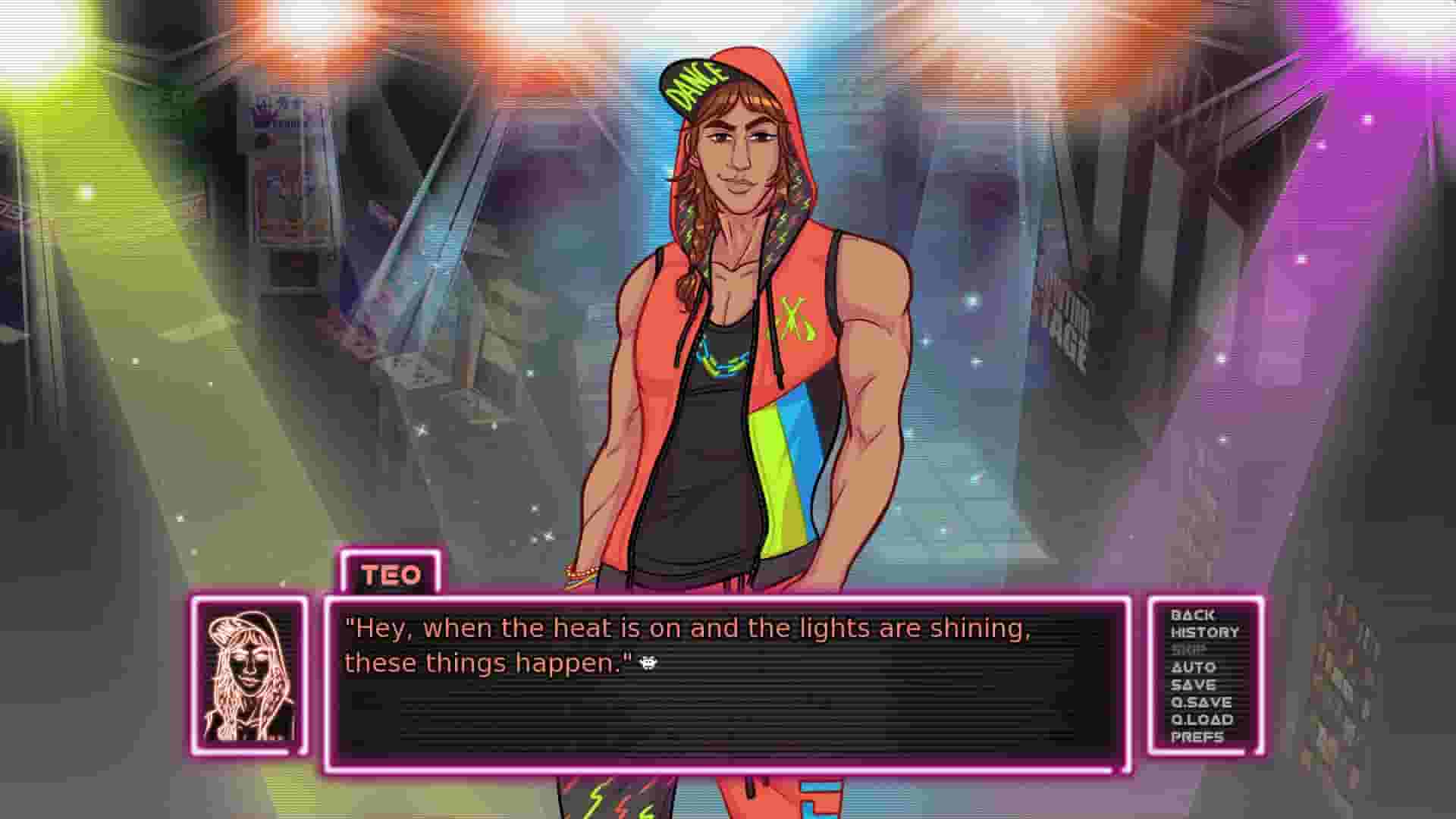Open the Prefs settings screen
1456x819 pixels.
(x=1198, y=736)
